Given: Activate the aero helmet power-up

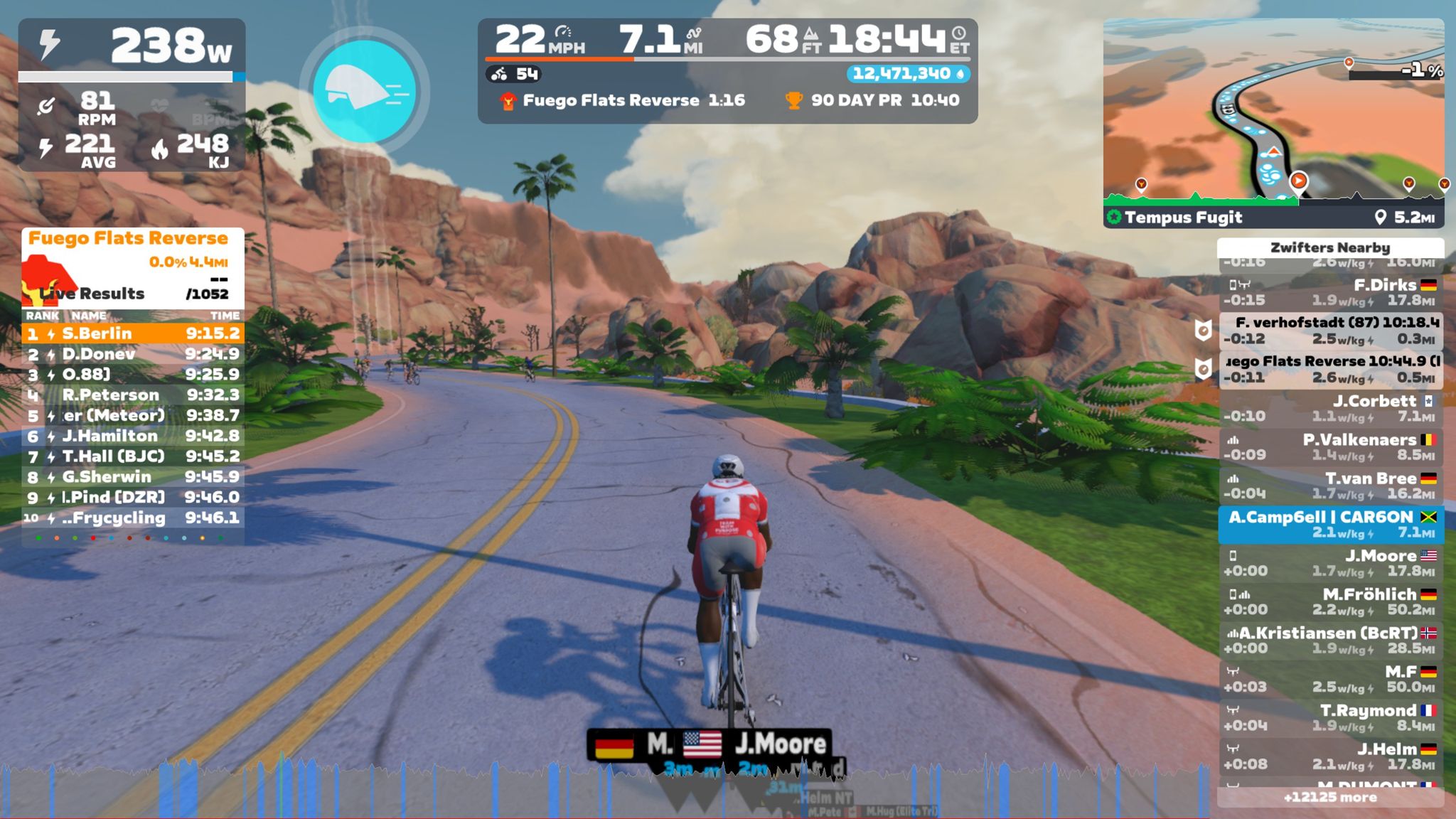Looking at the screenshot, I should pyautogui.click(x=364, y=91).
